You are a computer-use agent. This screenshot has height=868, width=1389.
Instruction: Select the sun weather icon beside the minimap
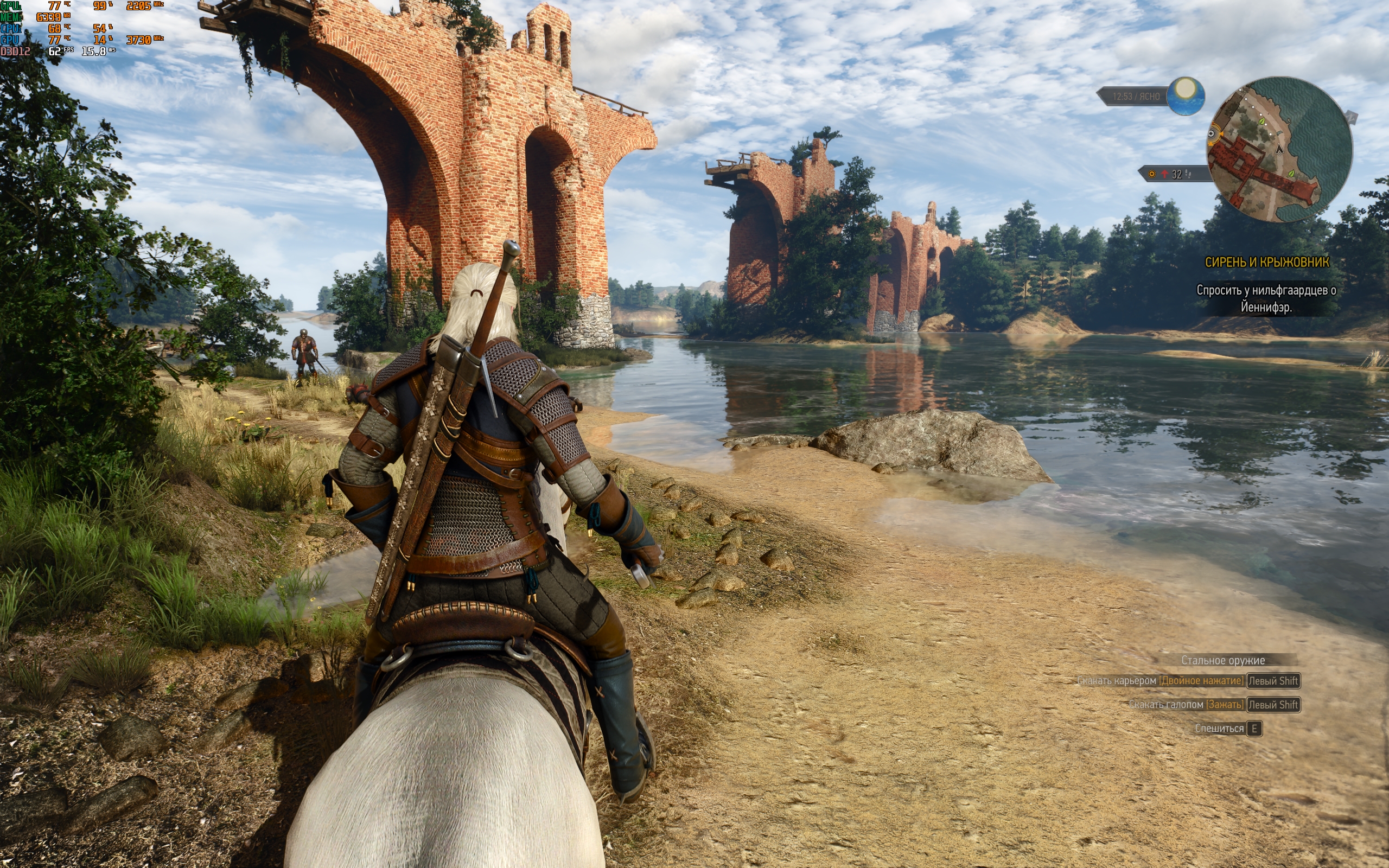click(x=1185, y=95)
